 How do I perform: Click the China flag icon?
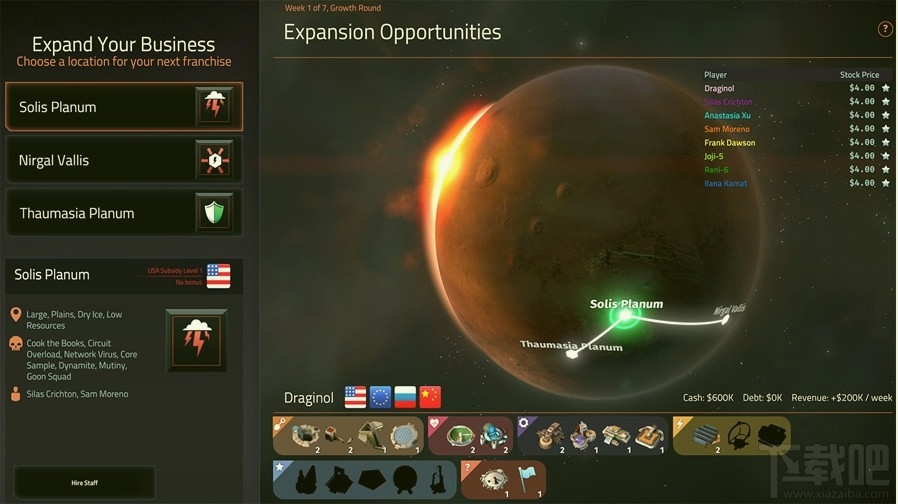(x=430, y=397)
